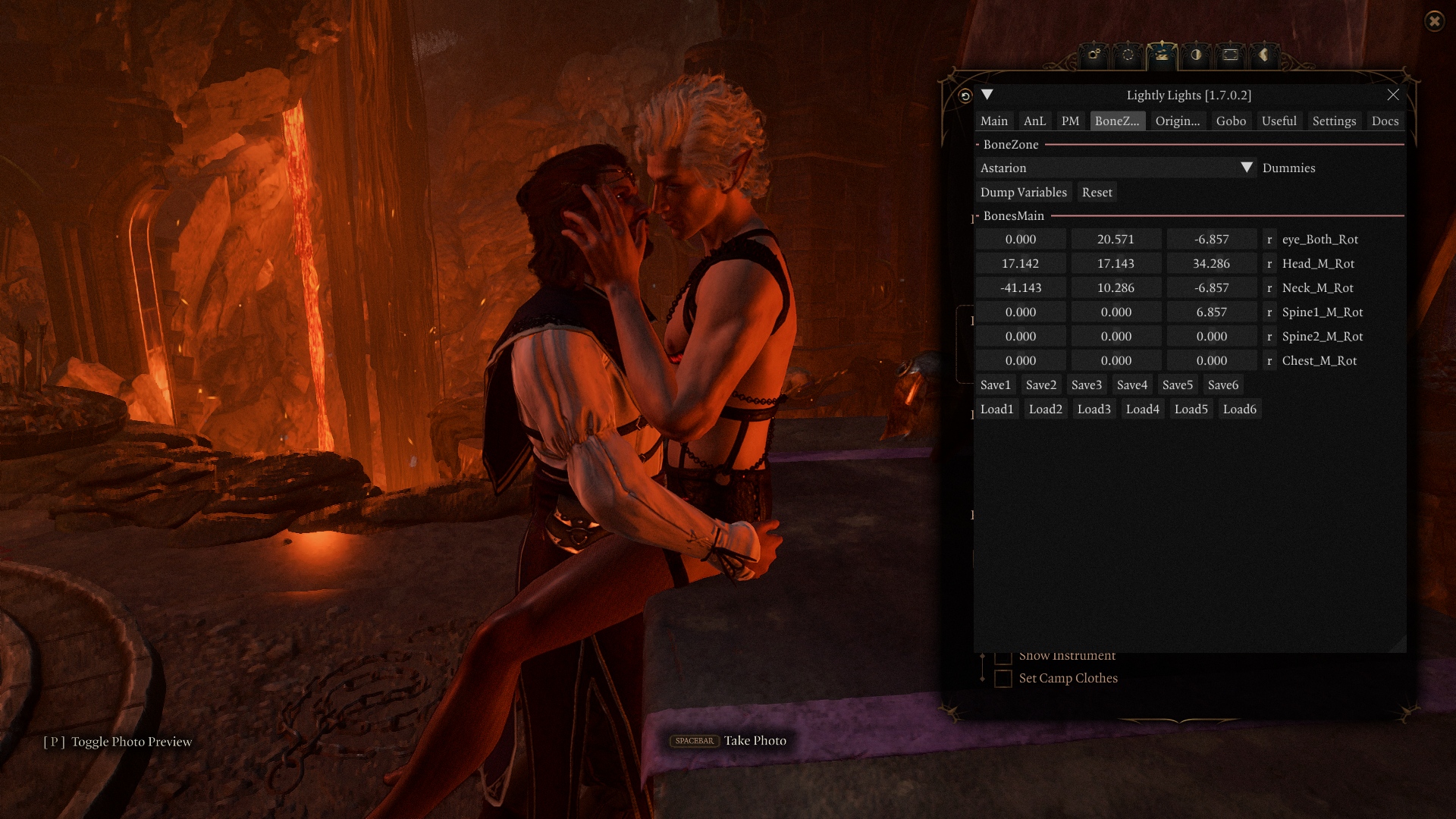
Task: Reset the Head_M_Rot row with r button
Action: point(1269,264)
